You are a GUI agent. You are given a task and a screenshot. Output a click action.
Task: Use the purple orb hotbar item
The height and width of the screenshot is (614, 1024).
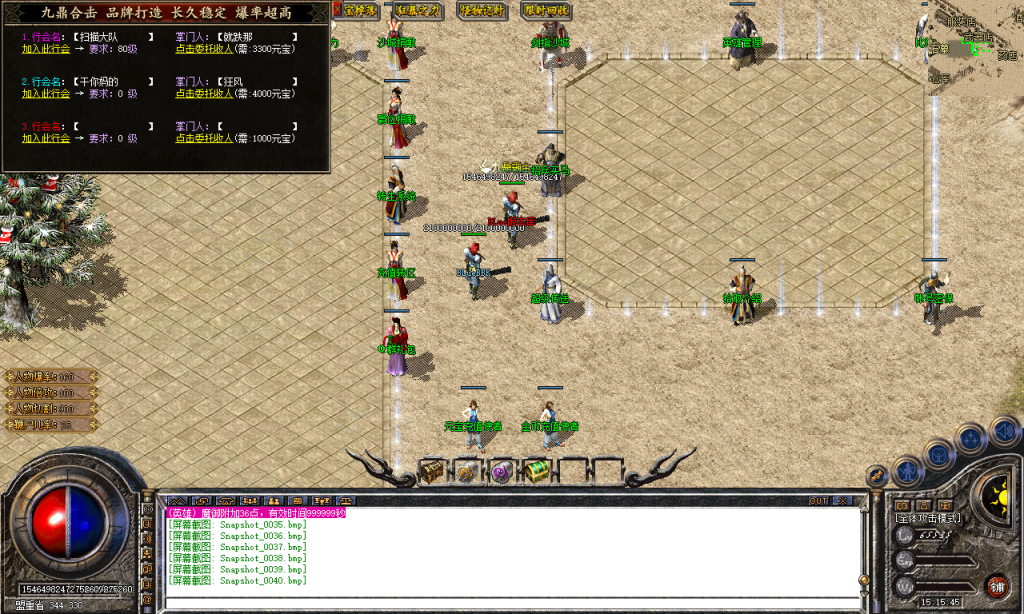(501, 470)
